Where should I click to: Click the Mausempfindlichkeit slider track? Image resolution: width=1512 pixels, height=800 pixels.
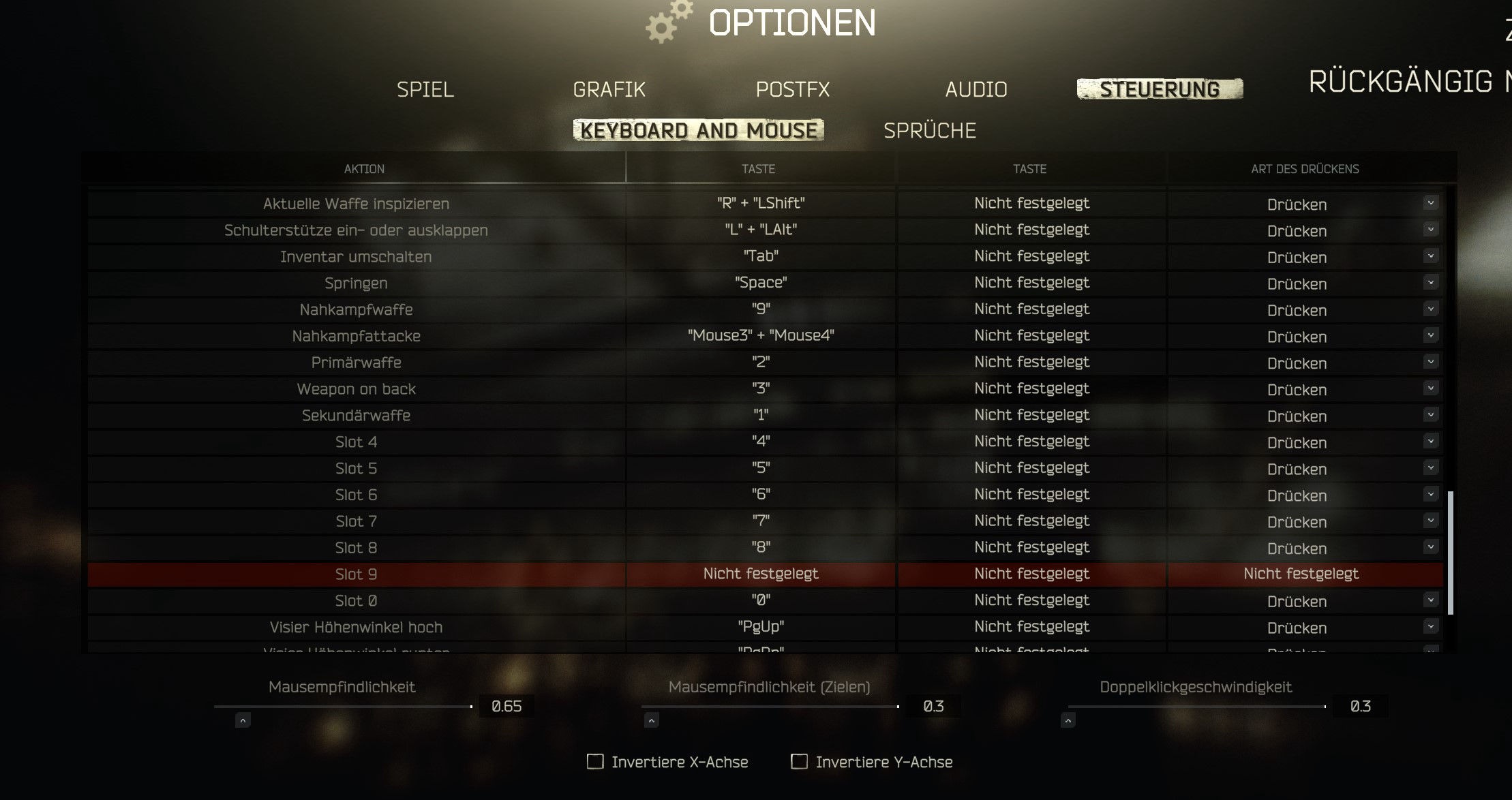342,707
